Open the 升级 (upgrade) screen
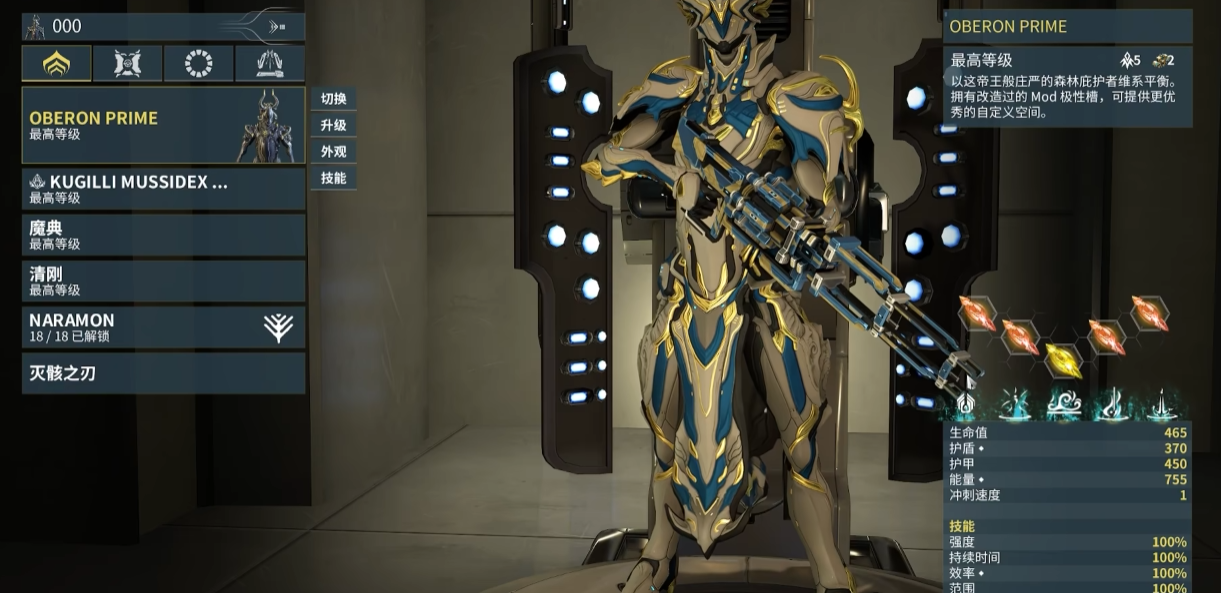This screenshot has height=593, width=1221. [333, 125]
